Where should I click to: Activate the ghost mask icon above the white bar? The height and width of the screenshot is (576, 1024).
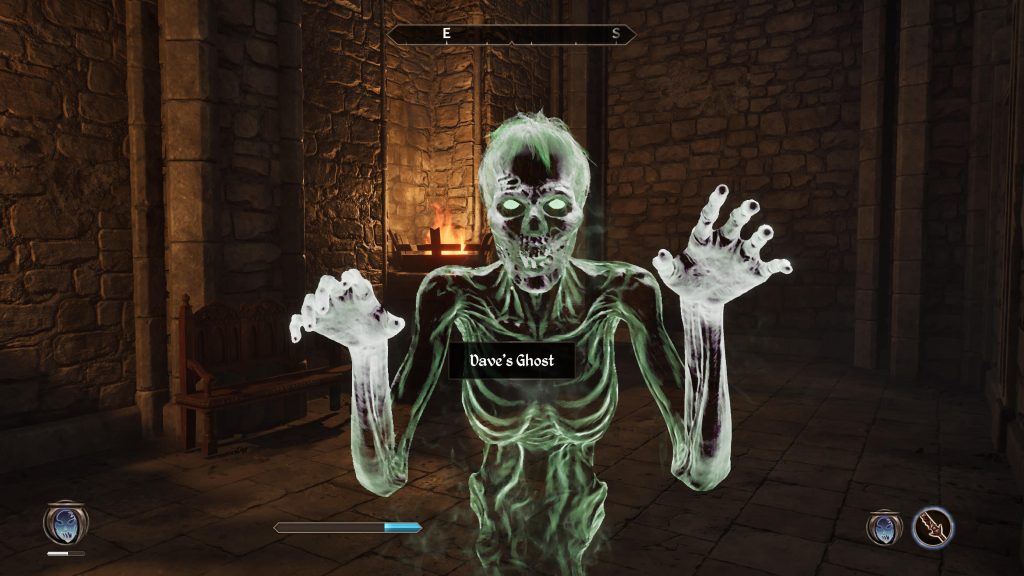point(65,522)
